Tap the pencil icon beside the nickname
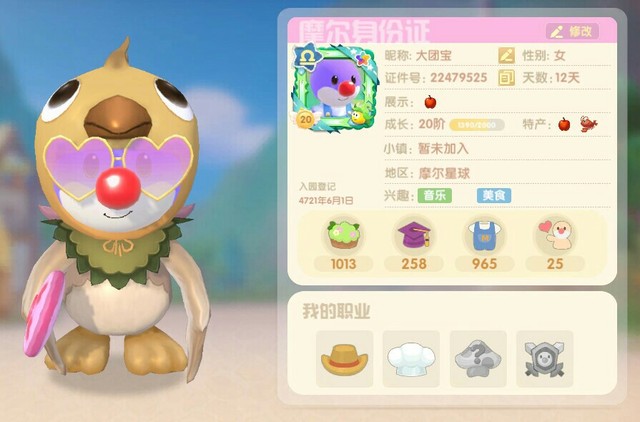 (x=507, y=55)
